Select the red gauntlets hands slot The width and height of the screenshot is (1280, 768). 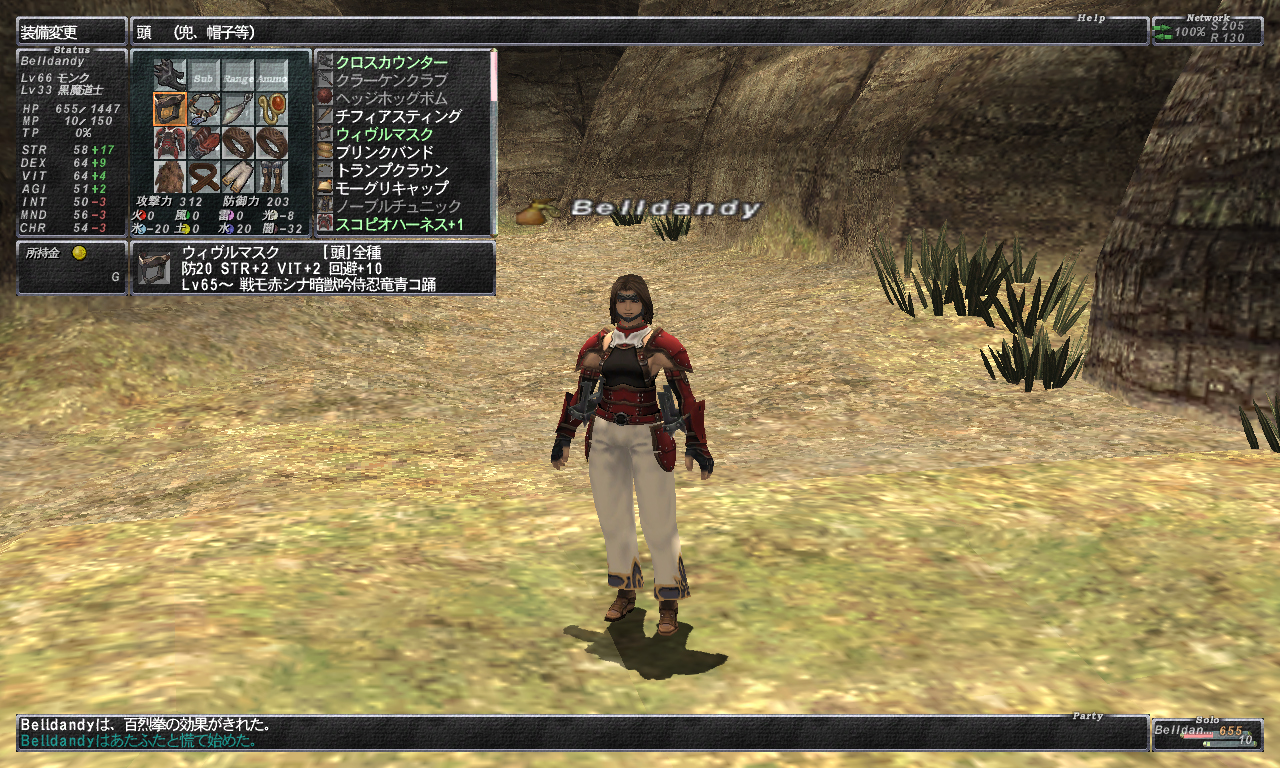[204, 142]
